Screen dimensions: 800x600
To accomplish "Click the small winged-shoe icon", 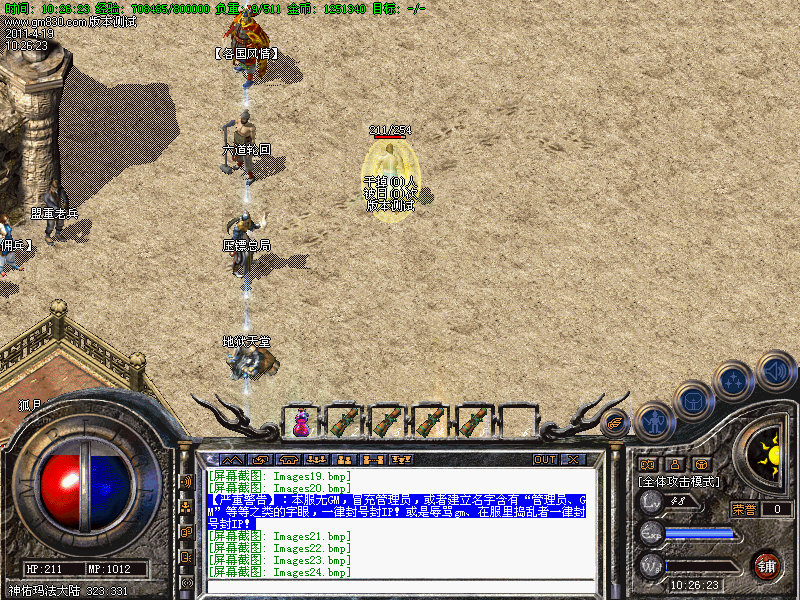I will (x=615, y=423).
